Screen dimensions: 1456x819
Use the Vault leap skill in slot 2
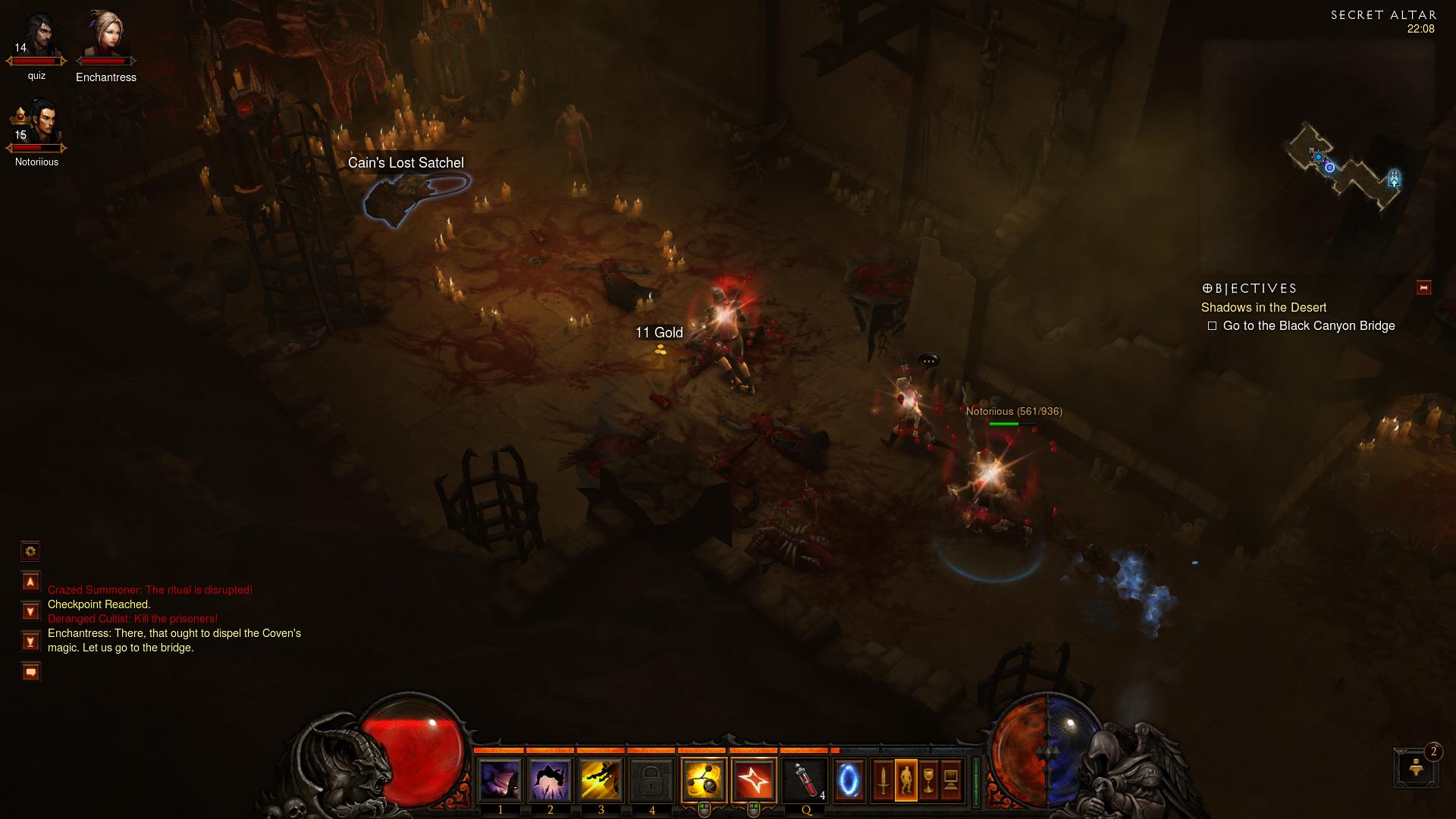pos(551,780)
